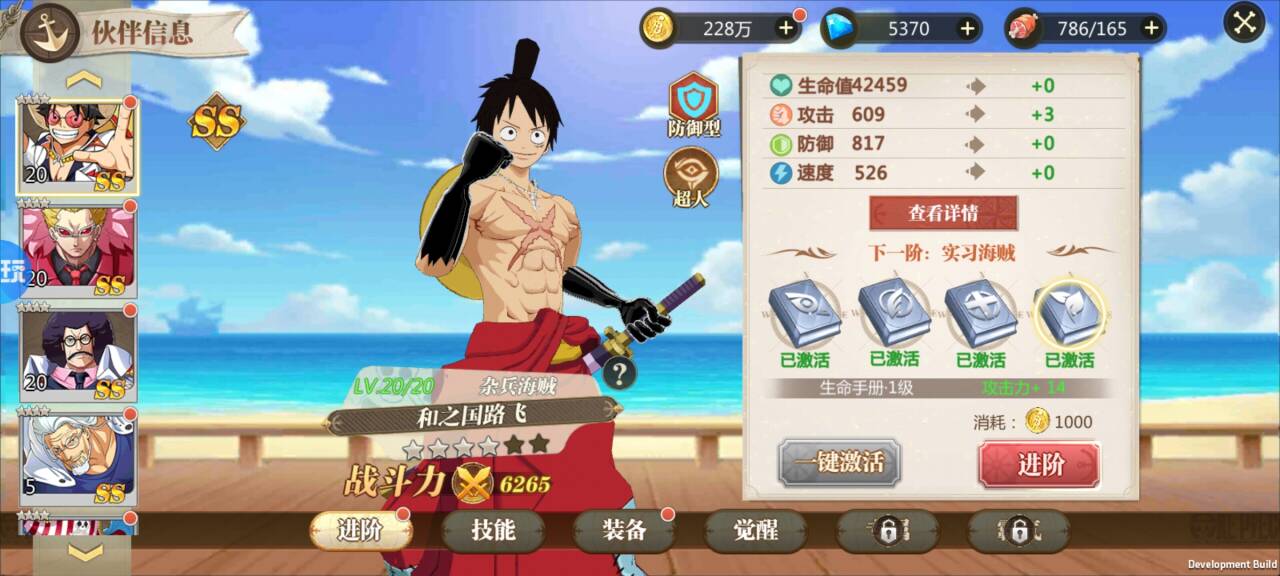The image size is (1280, 576).
Task: Close the partner info screen
Action: click(x=1245, y=23)
